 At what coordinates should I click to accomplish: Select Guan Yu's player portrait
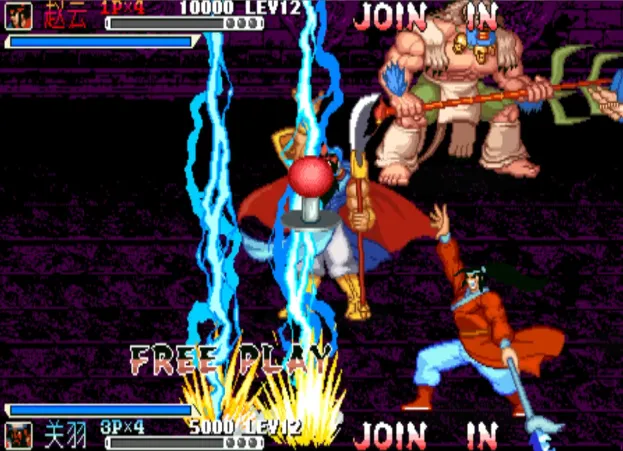coord(18,435)
